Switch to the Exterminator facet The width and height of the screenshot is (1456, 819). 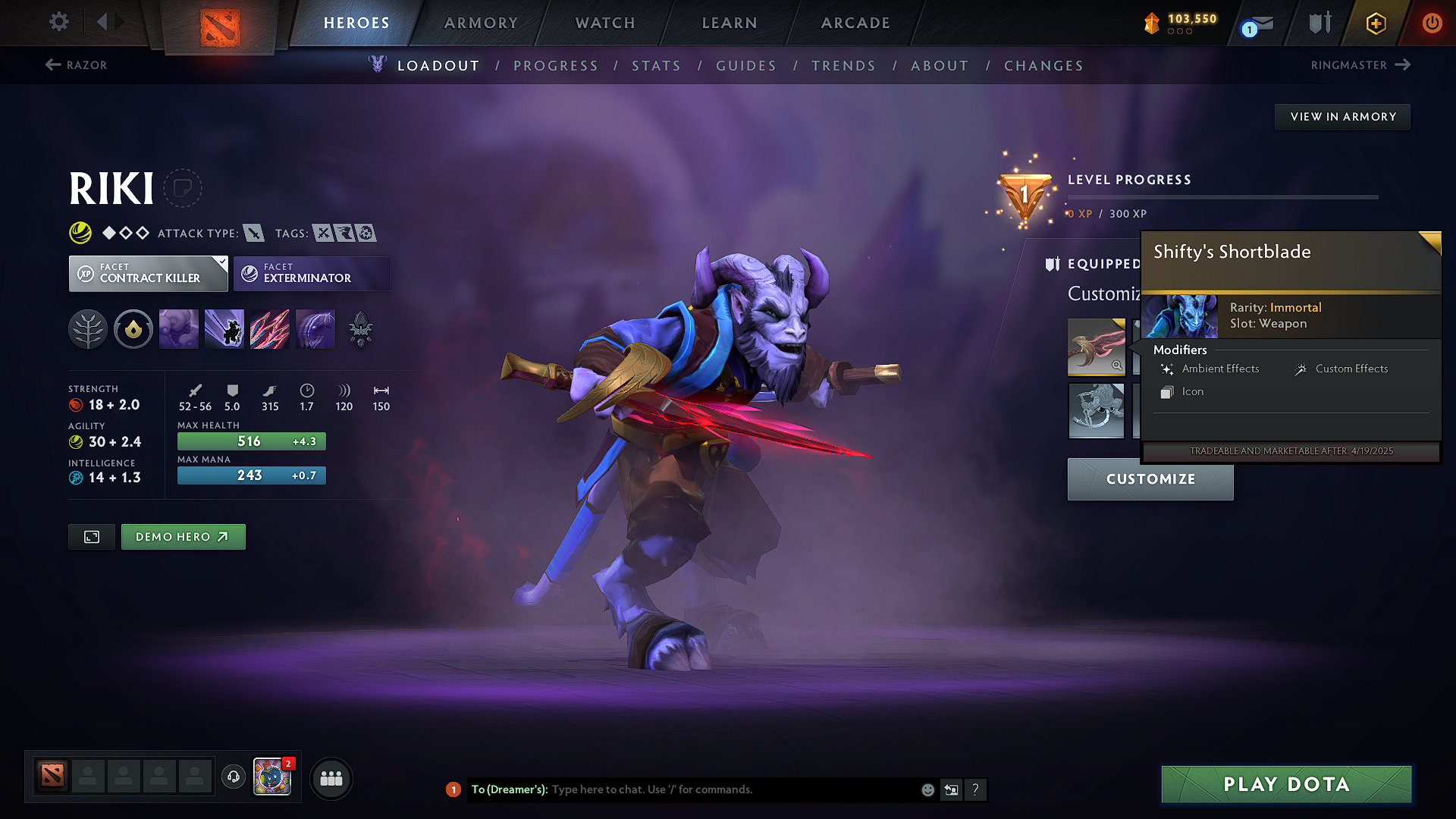pyautogui.click(x=312, y=273)
